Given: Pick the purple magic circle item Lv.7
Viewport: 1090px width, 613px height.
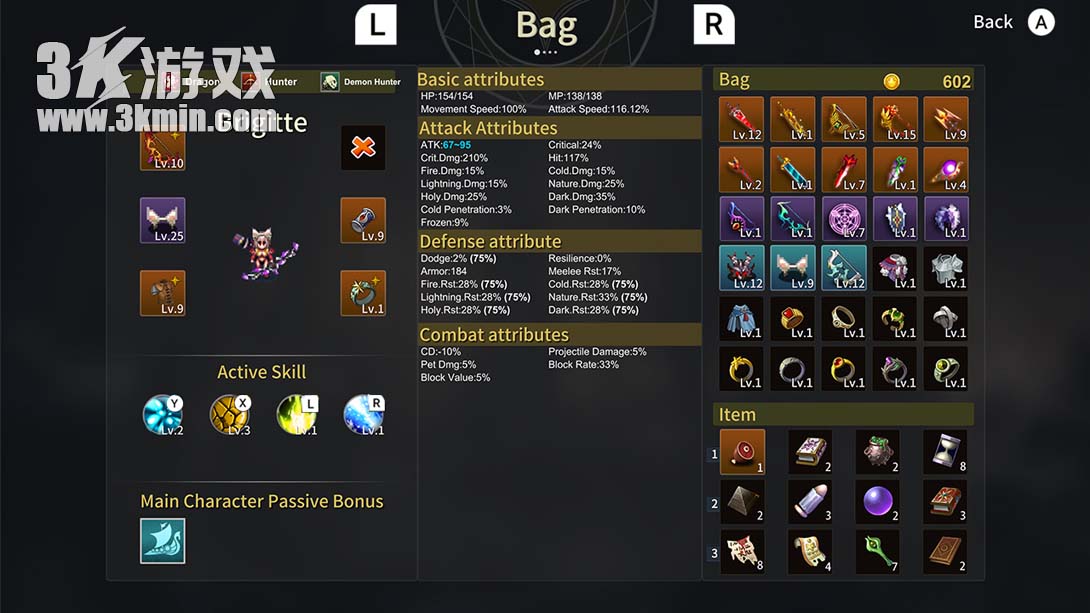Looking at the screenshot, I should pos(843,219).
